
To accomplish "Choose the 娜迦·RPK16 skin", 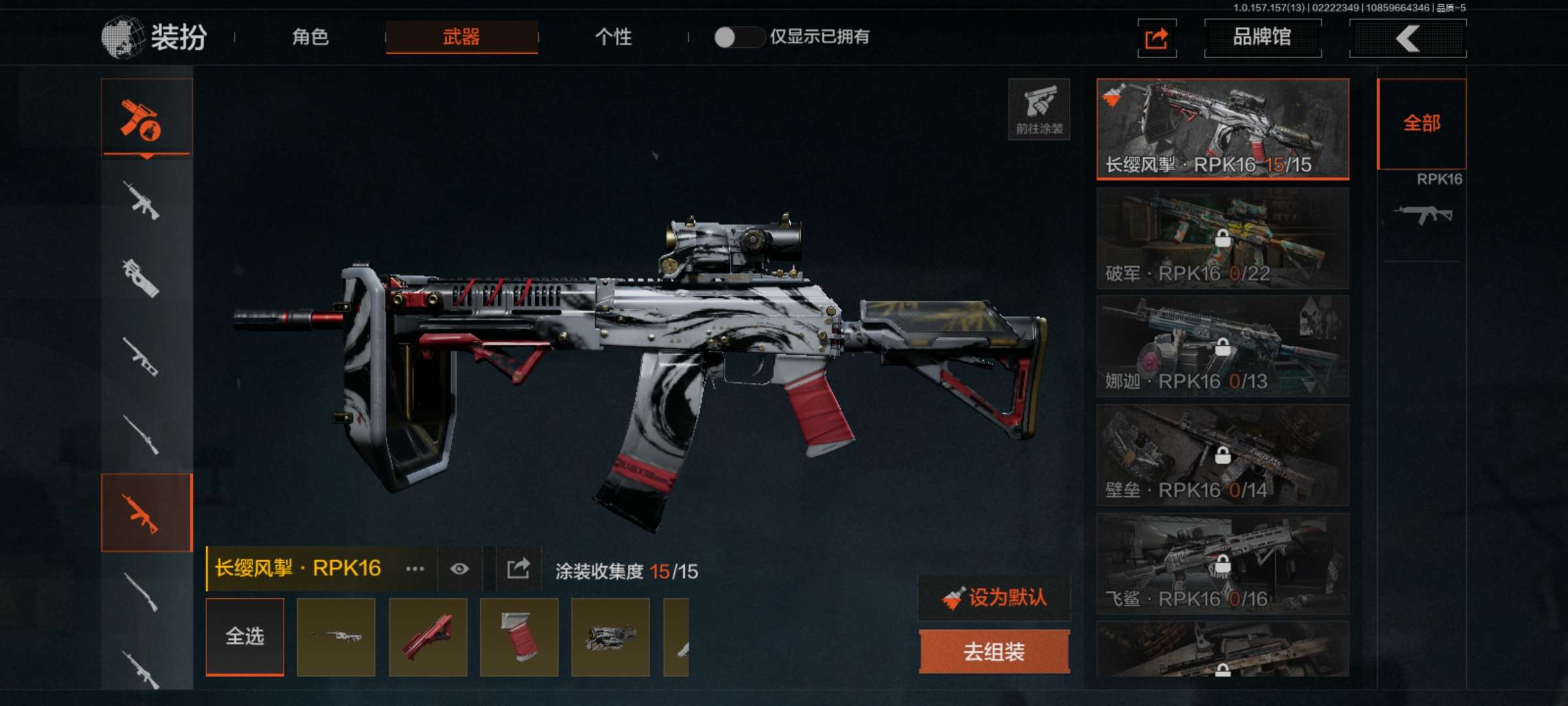I will click(x=1222, y=346).
